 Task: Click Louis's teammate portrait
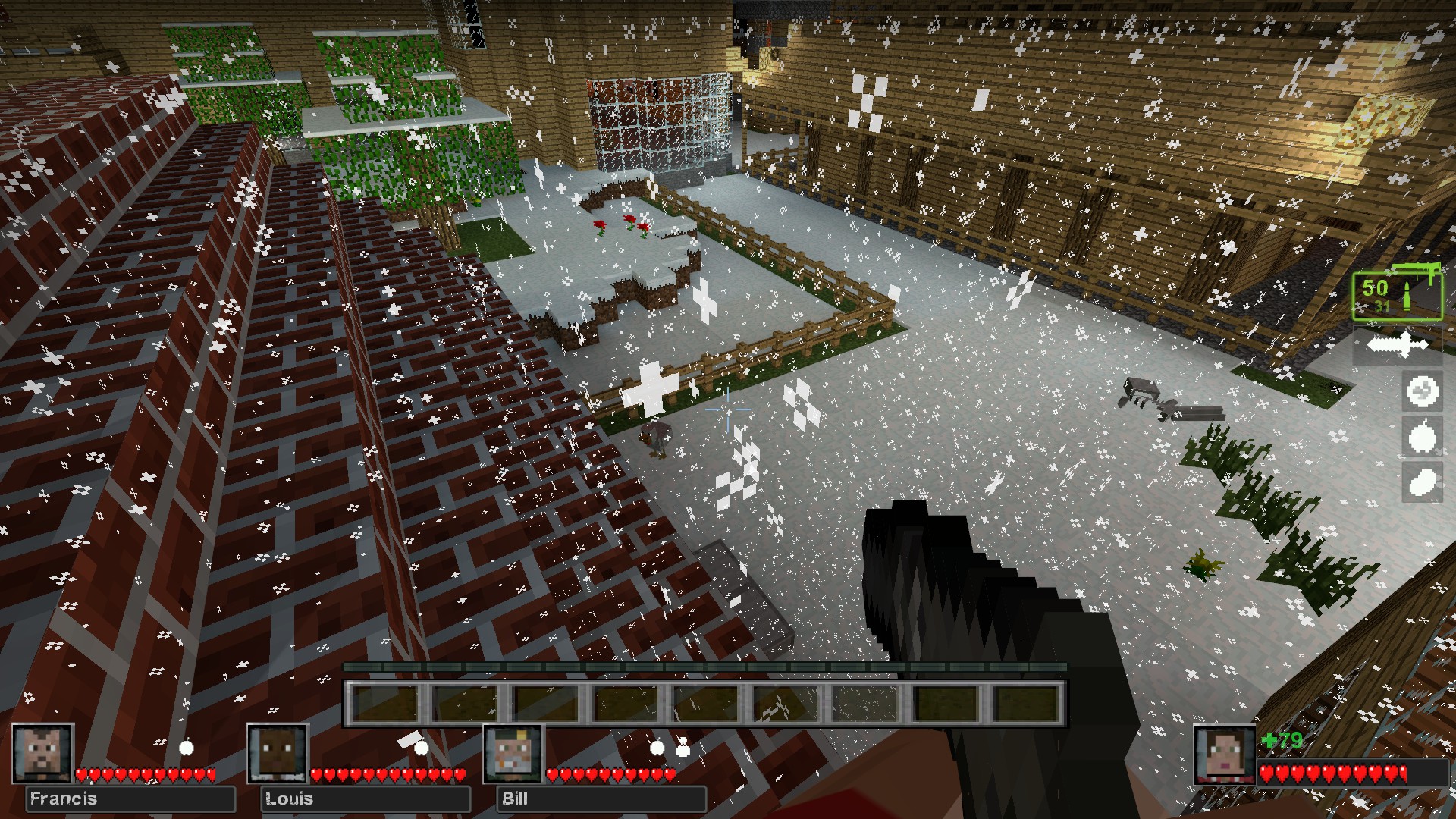(278, 753)
